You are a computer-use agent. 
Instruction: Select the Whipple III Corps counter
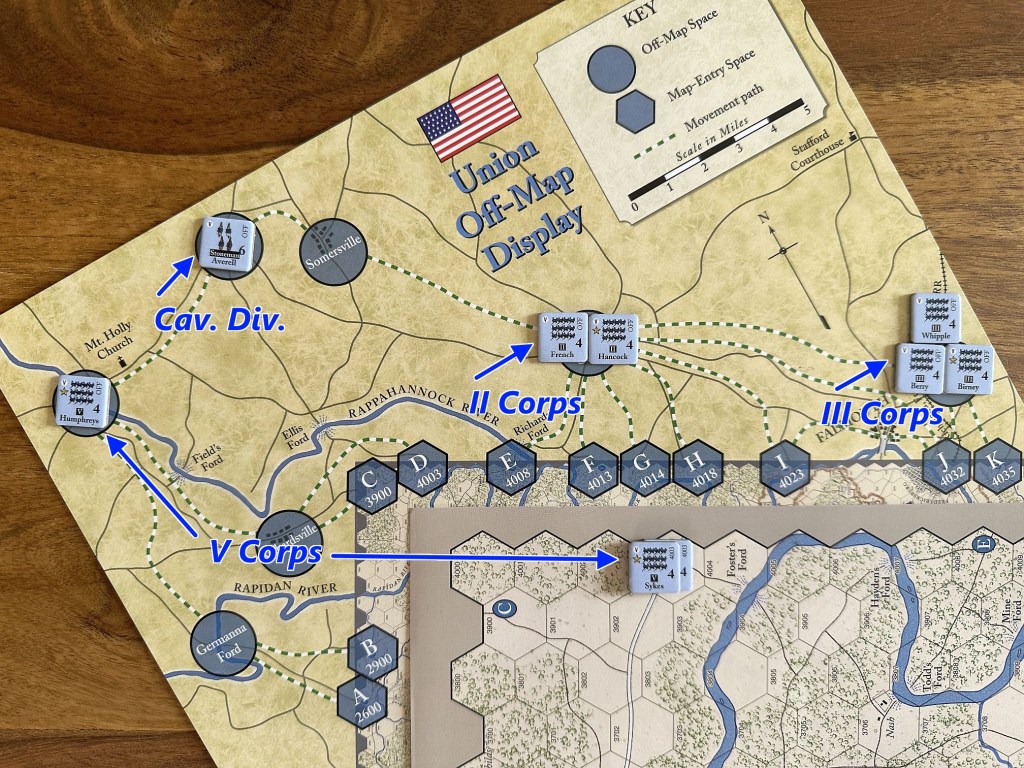tap(937, 319)
